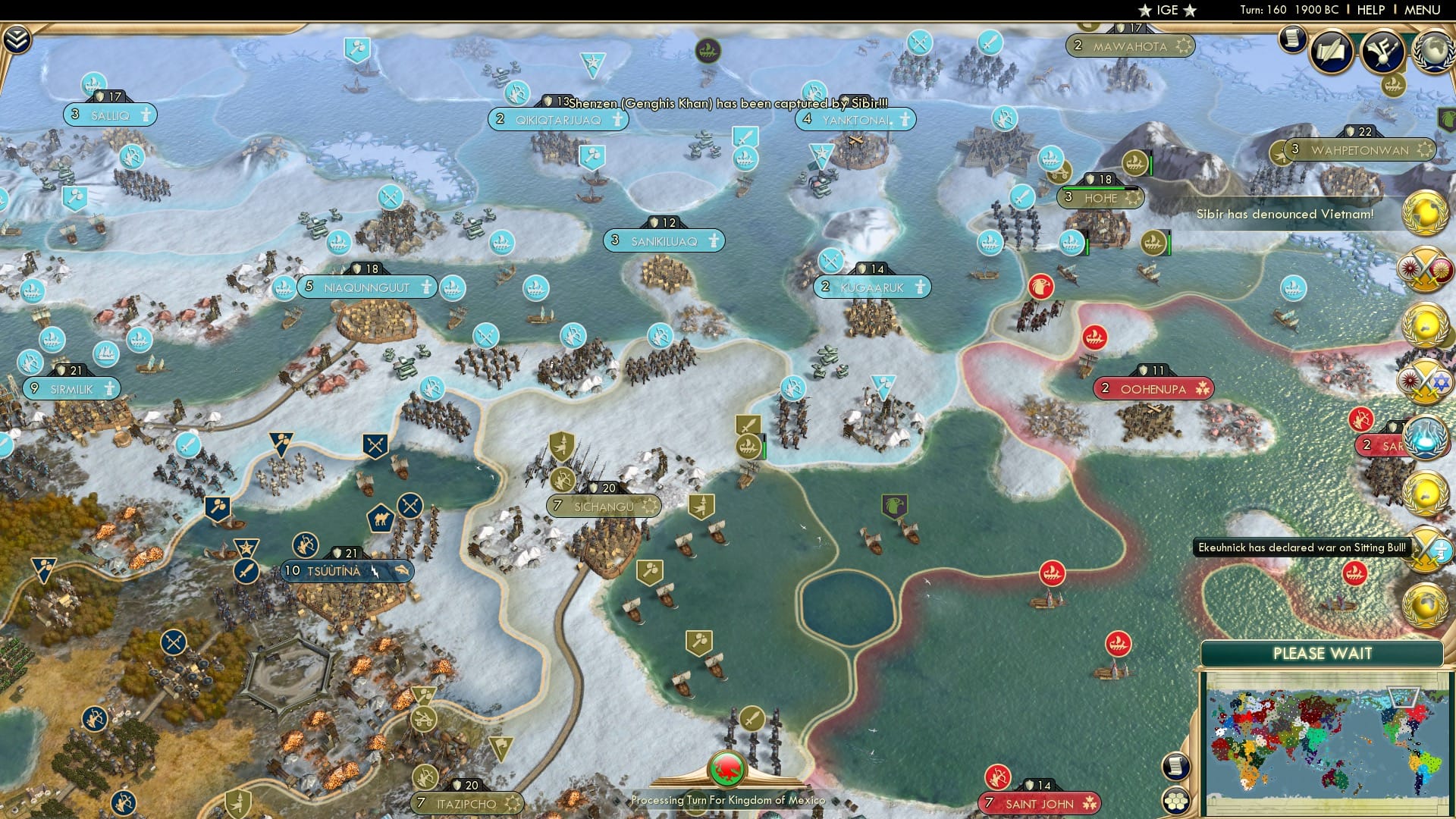This screenshot has height=819, width=1456.
Task: Select the Sichangu city banner
Action: click(603, 504)
